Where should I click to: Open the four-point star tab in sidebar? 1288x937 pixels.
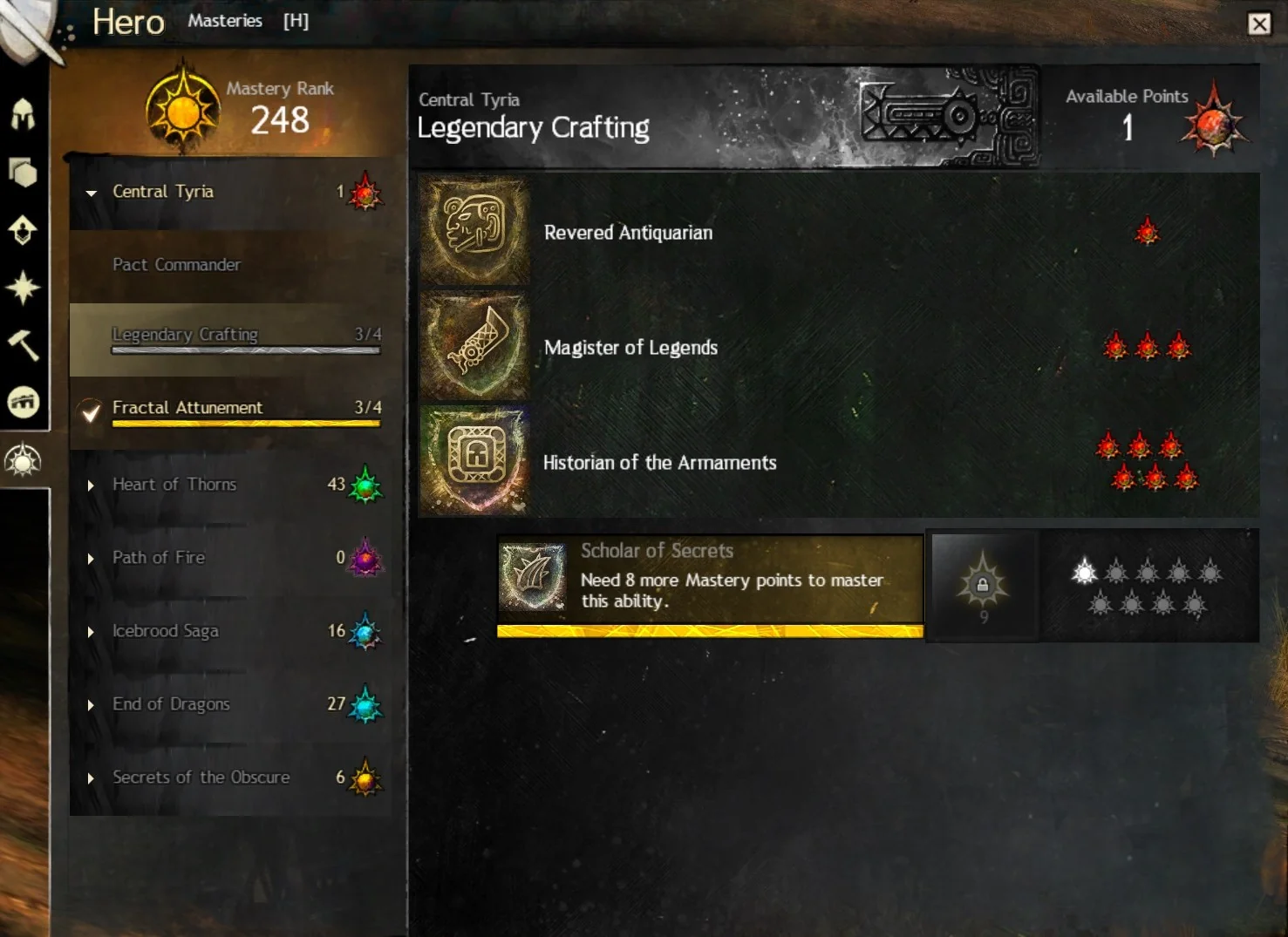pyautogui.click(x=23, y=288)
